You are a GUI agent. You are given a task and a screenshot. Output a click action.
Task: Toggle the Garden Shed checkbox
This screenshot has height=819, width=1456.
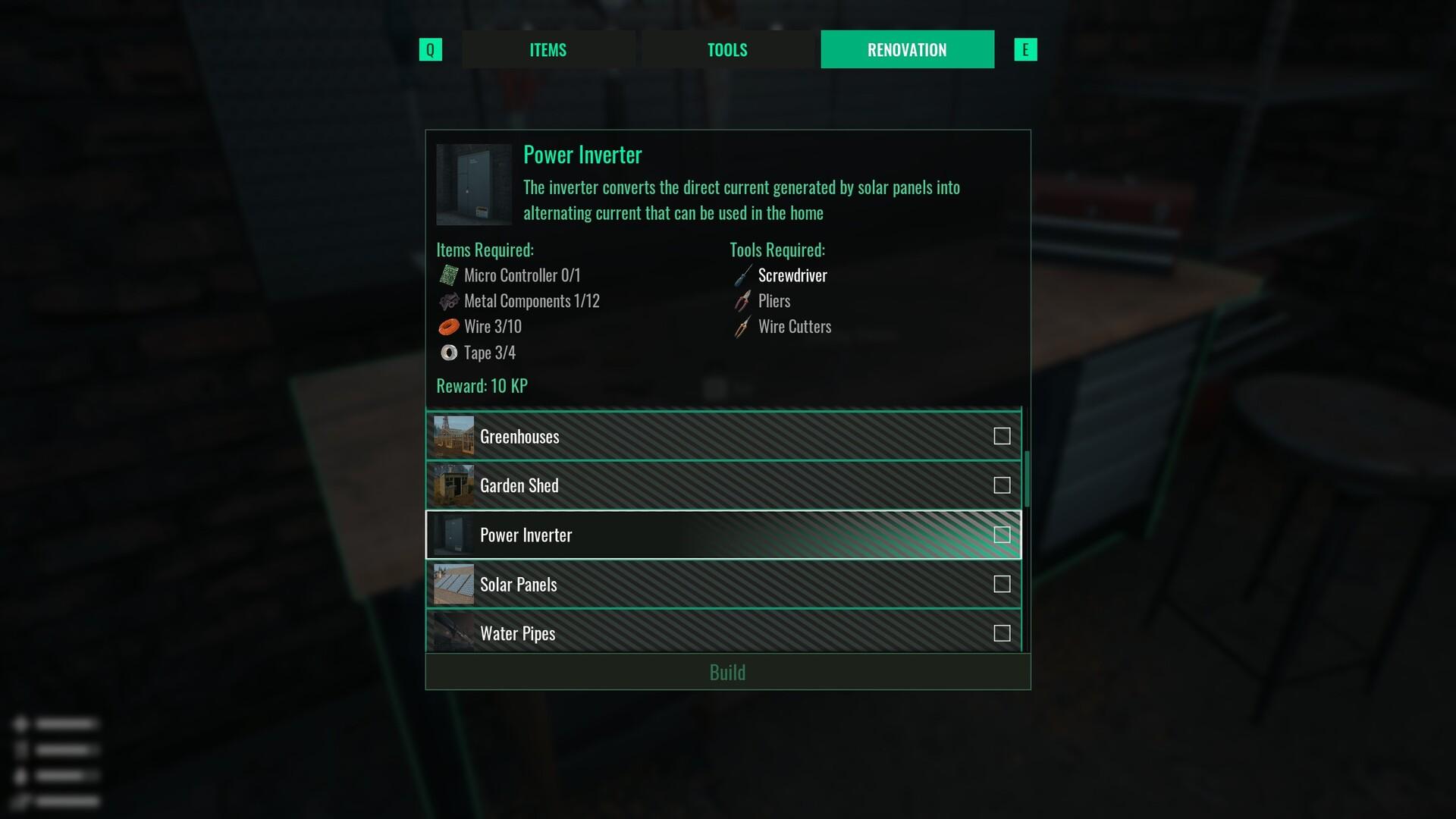pyautogui.click(x=1002, y=485)
